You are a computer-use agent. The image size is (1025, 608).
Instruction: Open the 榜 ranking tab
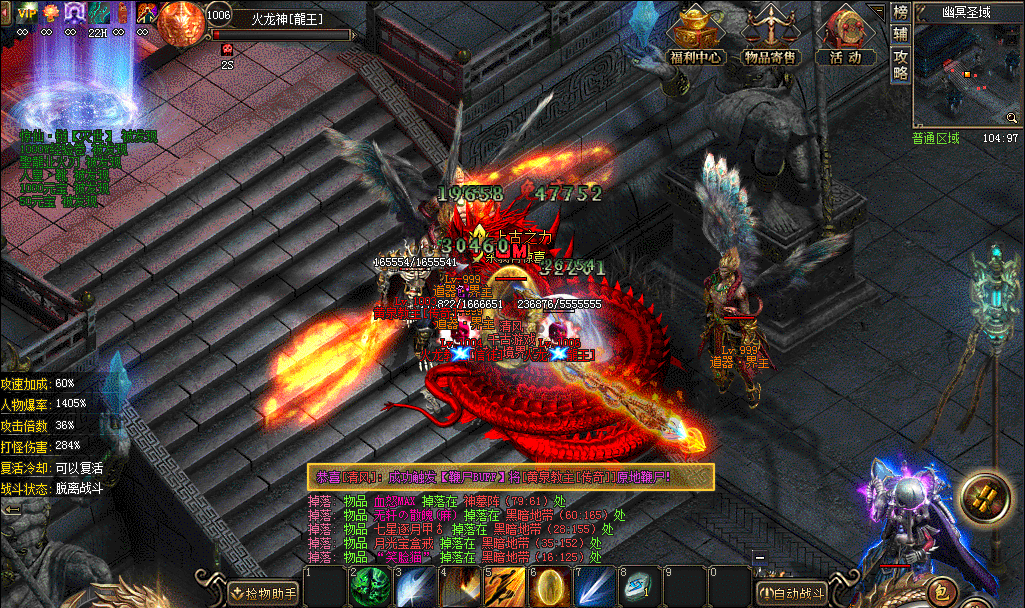(900, 13)
